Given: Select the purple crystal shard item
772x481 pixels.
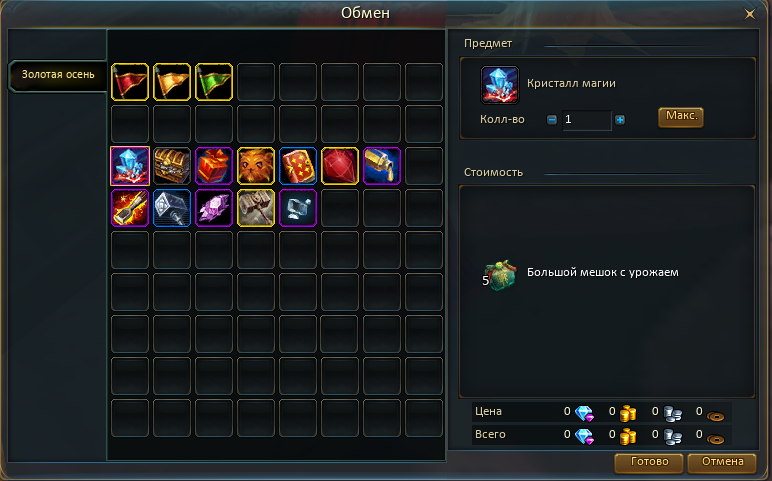Looking at the screenshot, I should coord(214,208).
